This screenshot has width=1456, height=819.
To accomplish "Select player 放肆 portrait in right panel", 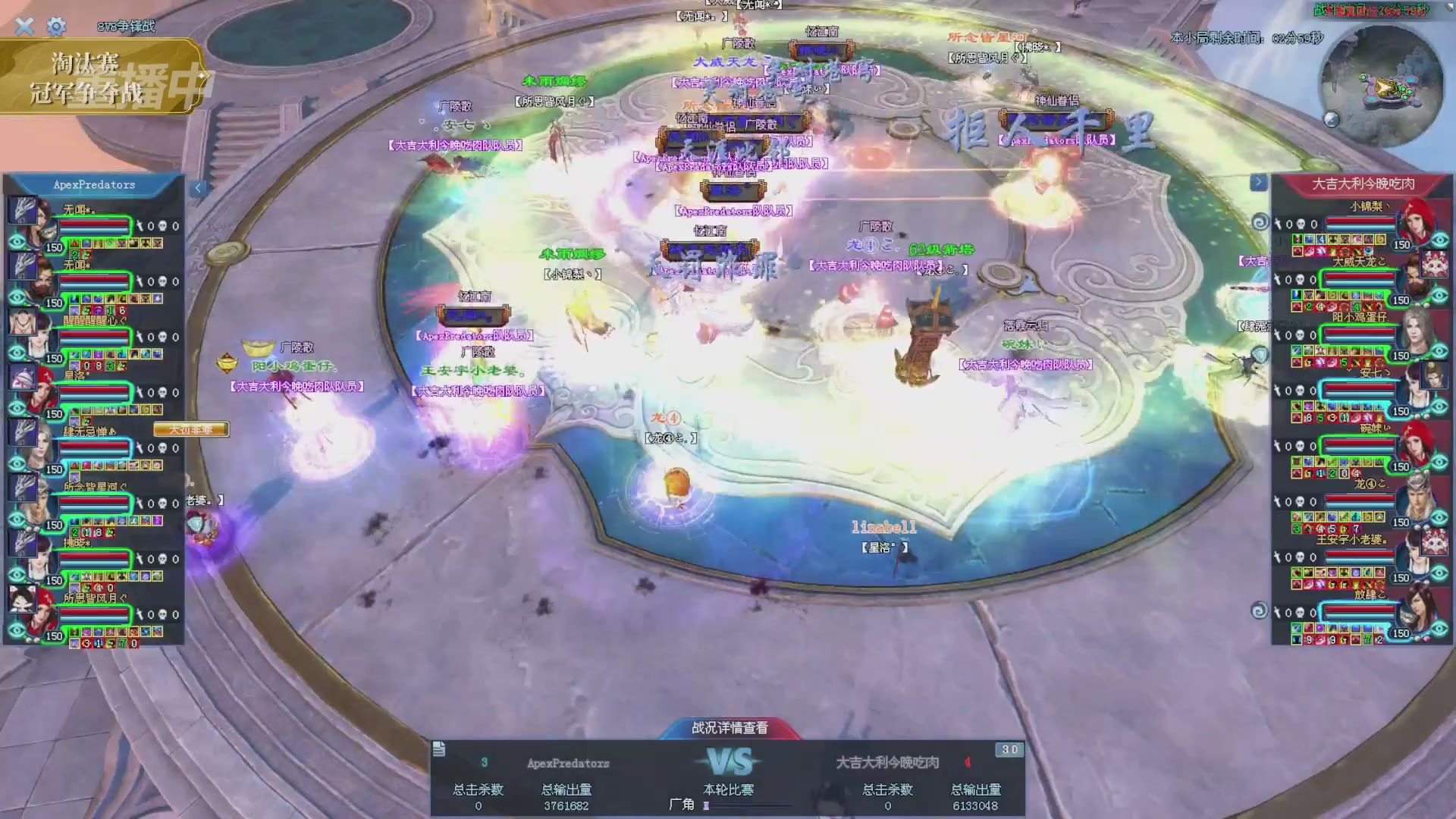I will [1415, 607].
